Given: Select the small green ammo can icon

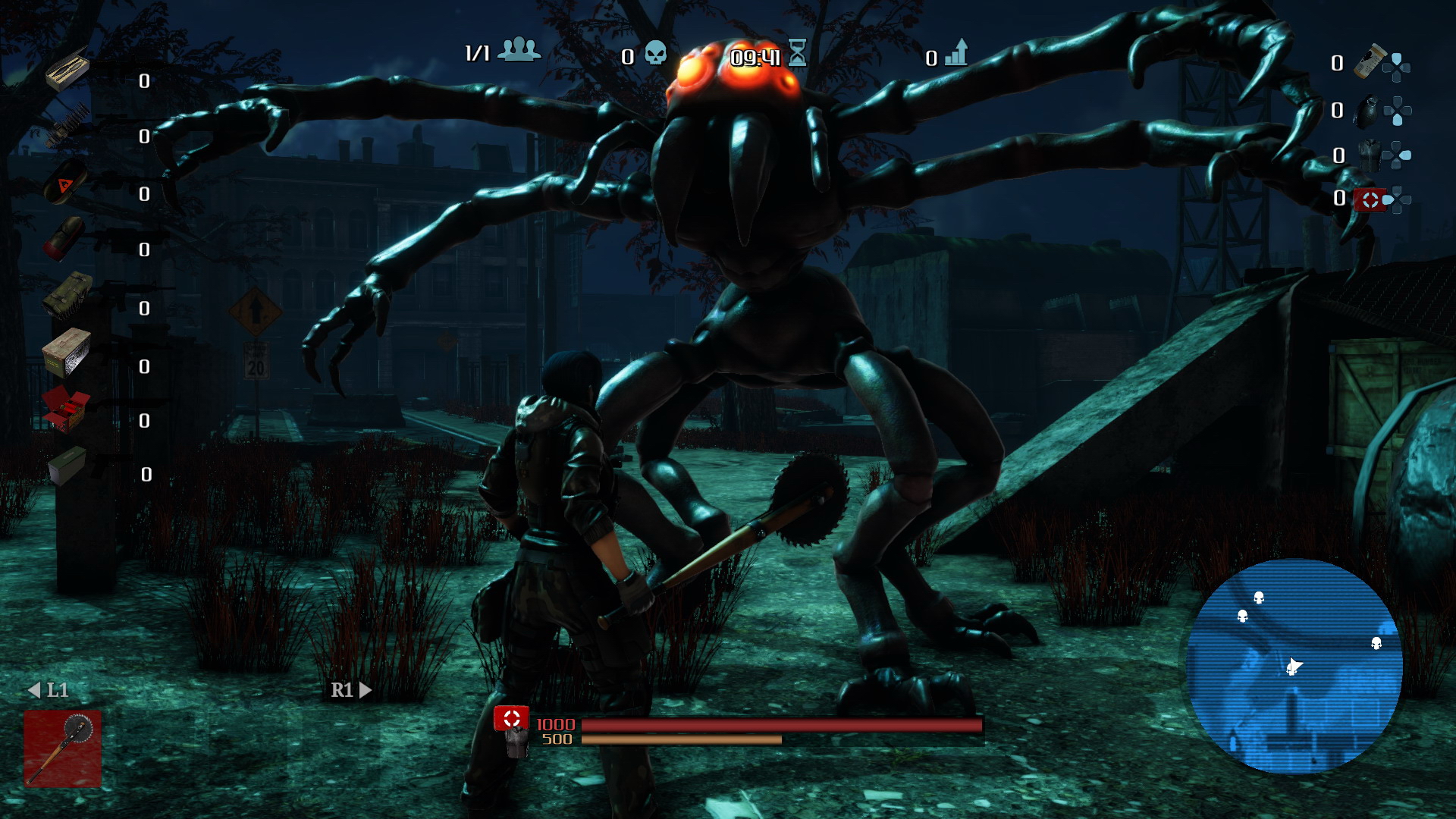Looking at the screenshot, I should click(67, 465).
